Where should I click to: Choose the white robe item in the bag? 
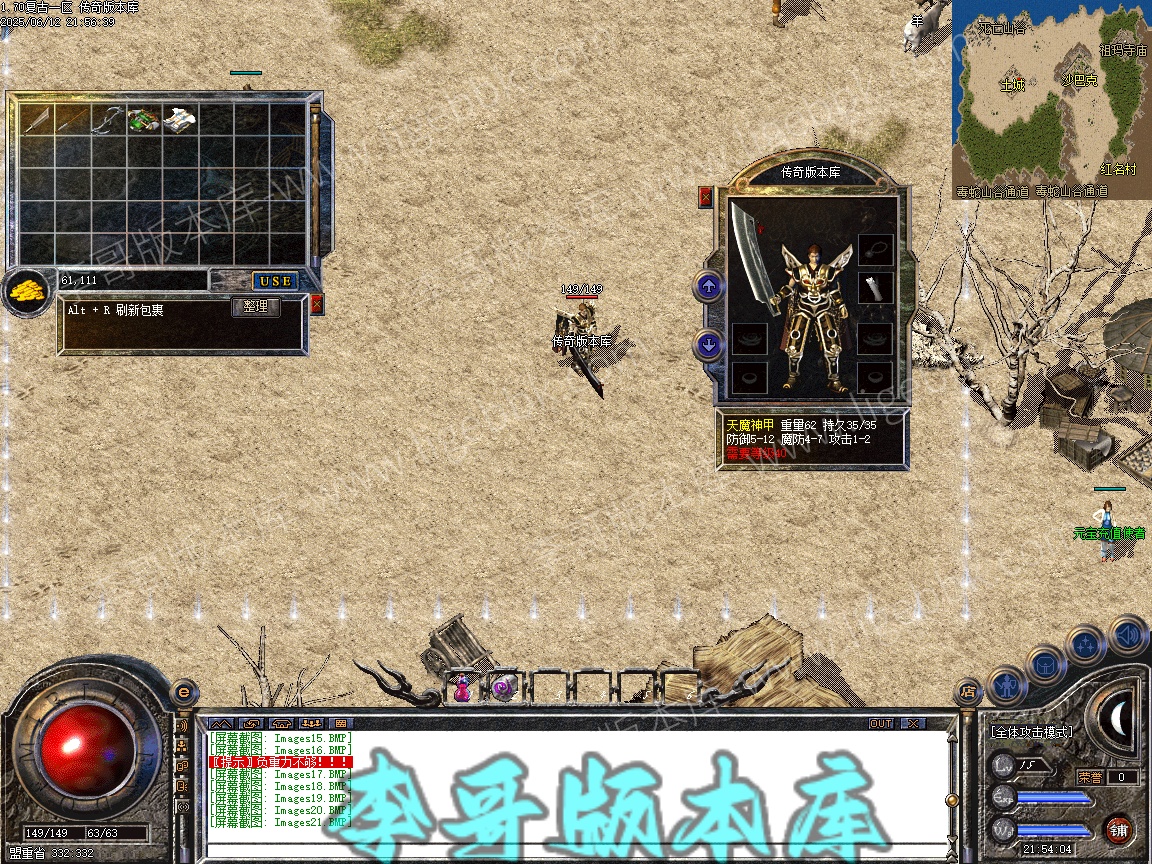[x=179, y=120]
